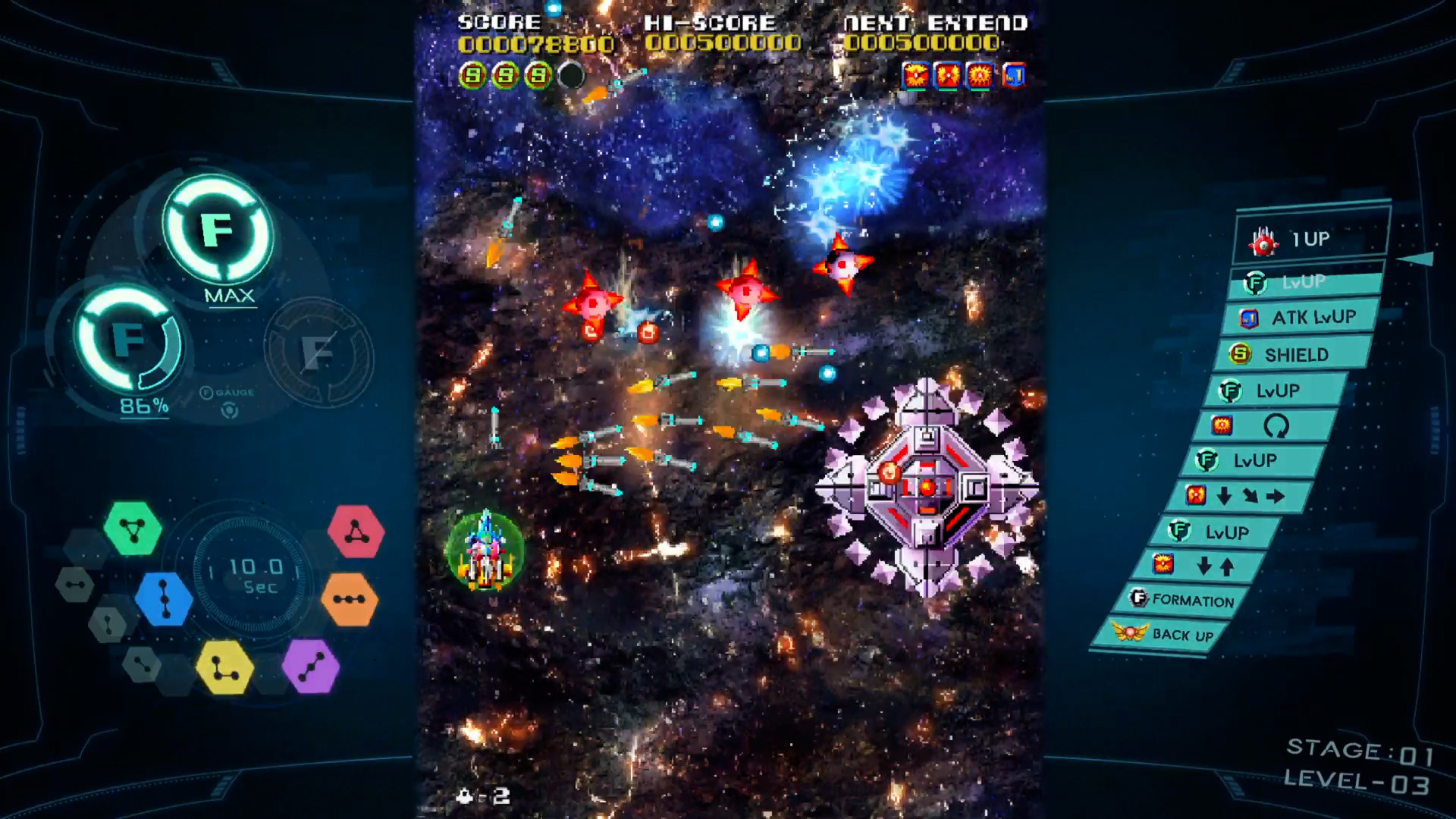The width and height of the screenshot is (1456, 819).
Task: Click the first green 9 bomb stock icon
Action: (x=472, y=75)
